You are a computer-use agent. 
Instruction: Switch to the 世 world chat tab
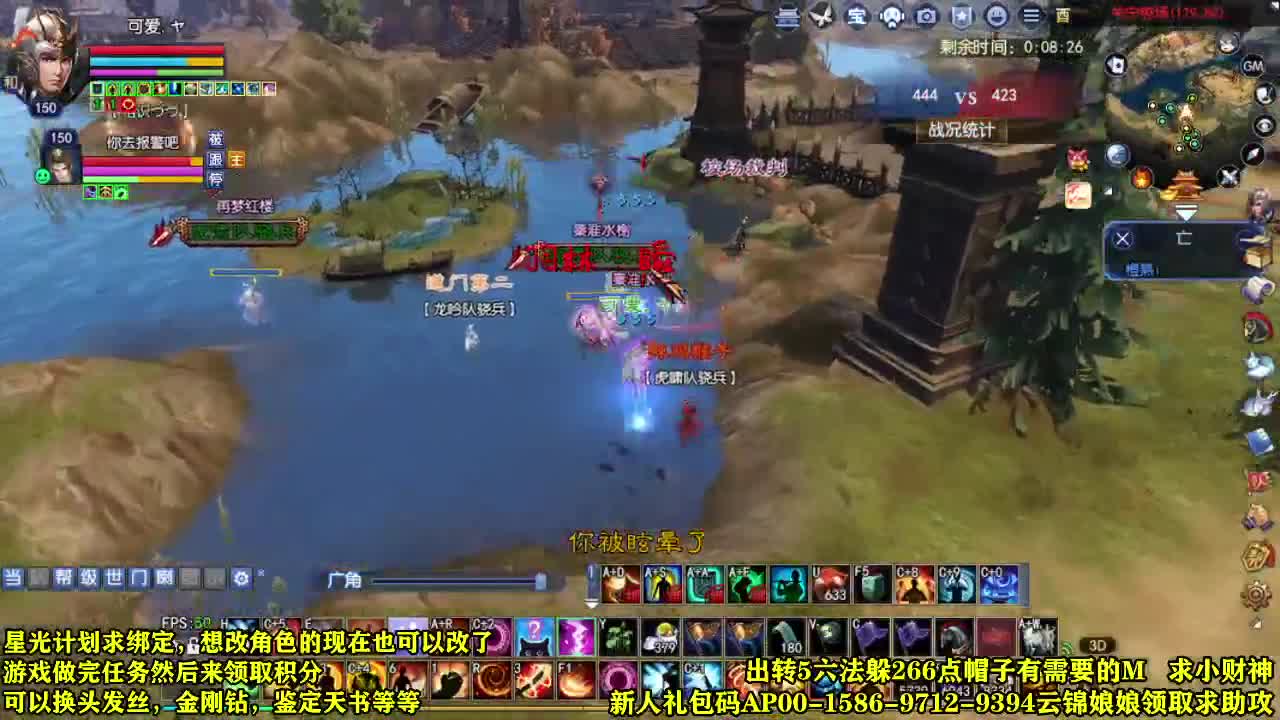tap(116, 578)
